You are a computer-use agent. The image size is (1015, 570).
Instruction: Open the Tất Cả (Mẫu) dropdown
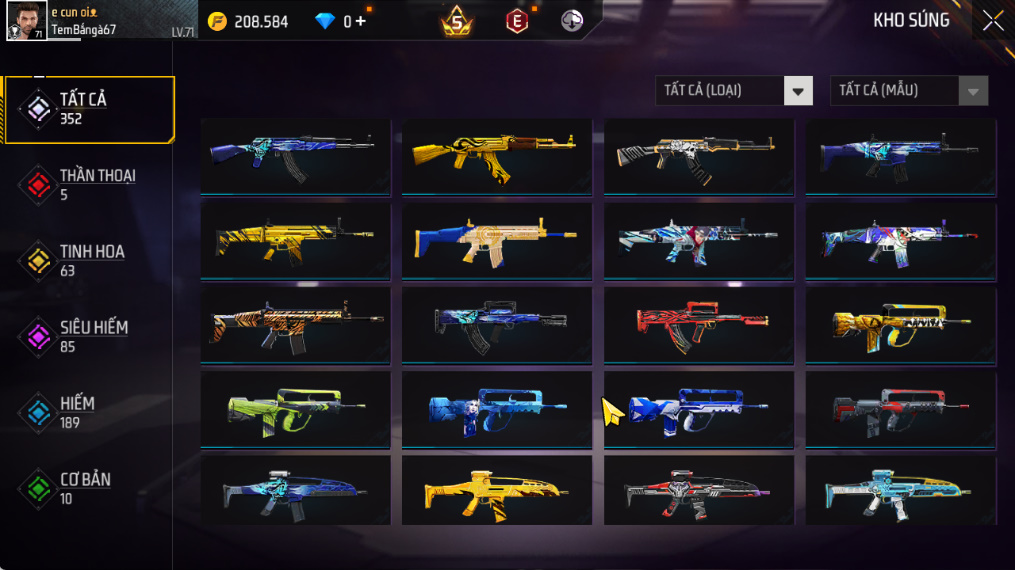pyautogui.click(x=908, y=91)
